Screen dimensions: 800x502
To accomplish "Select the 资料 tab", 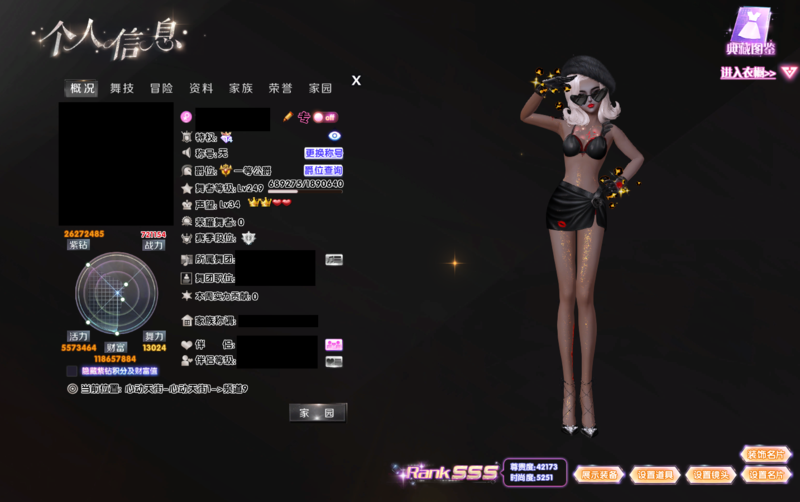I will 201,88.
